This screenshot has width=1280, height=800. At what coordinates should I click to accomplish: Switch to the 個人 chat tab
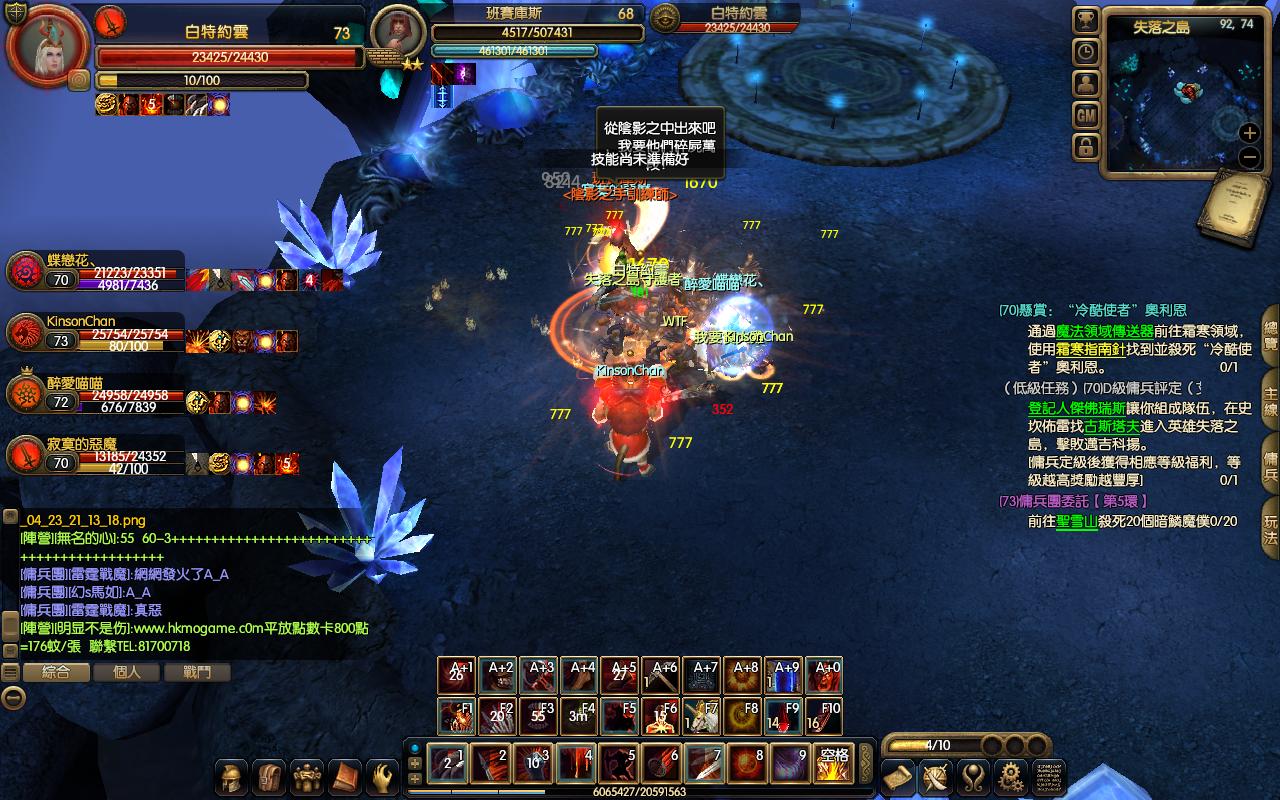click(127, 672)
